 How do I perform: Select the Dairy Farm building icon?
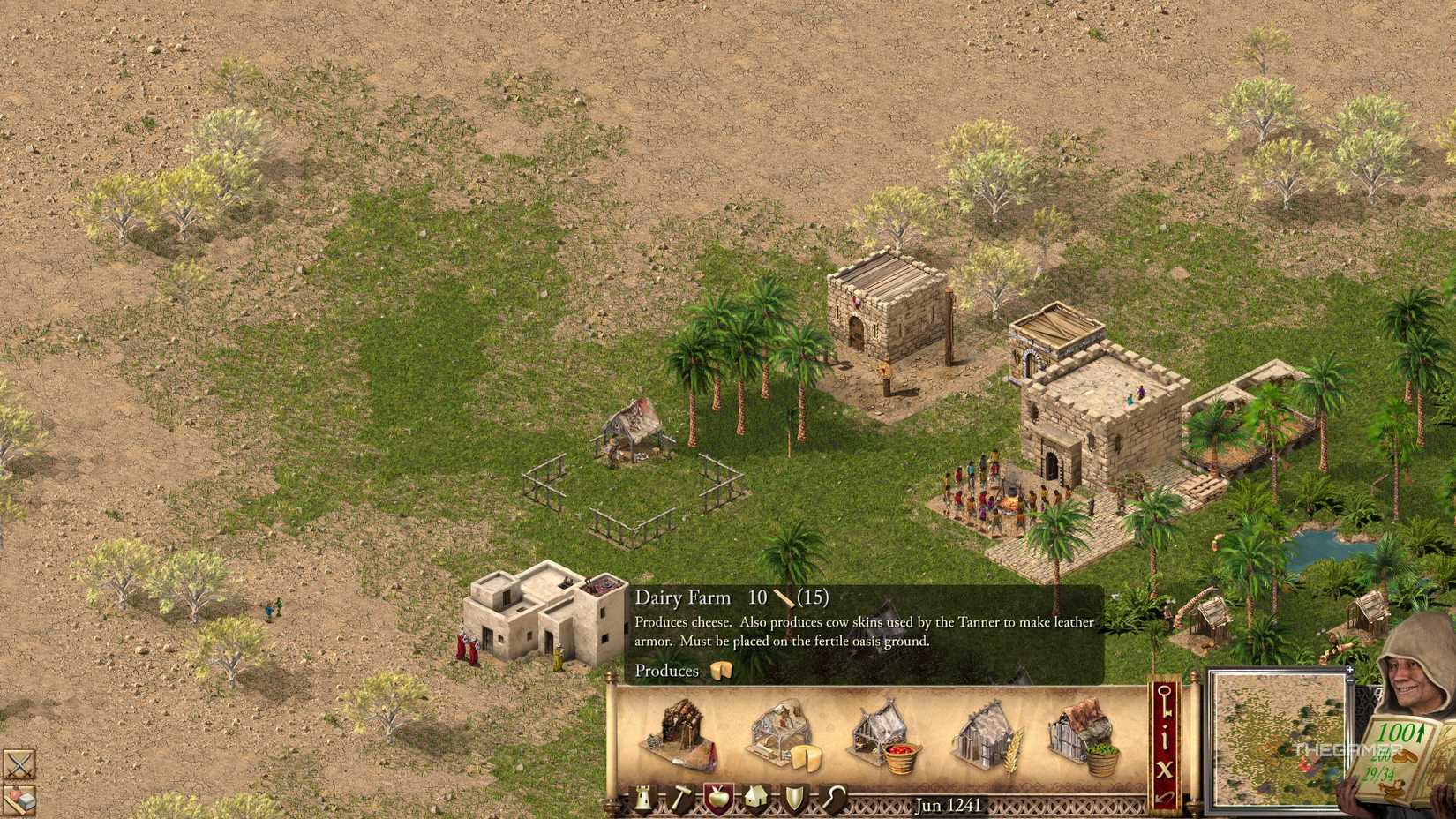(781, 733)
